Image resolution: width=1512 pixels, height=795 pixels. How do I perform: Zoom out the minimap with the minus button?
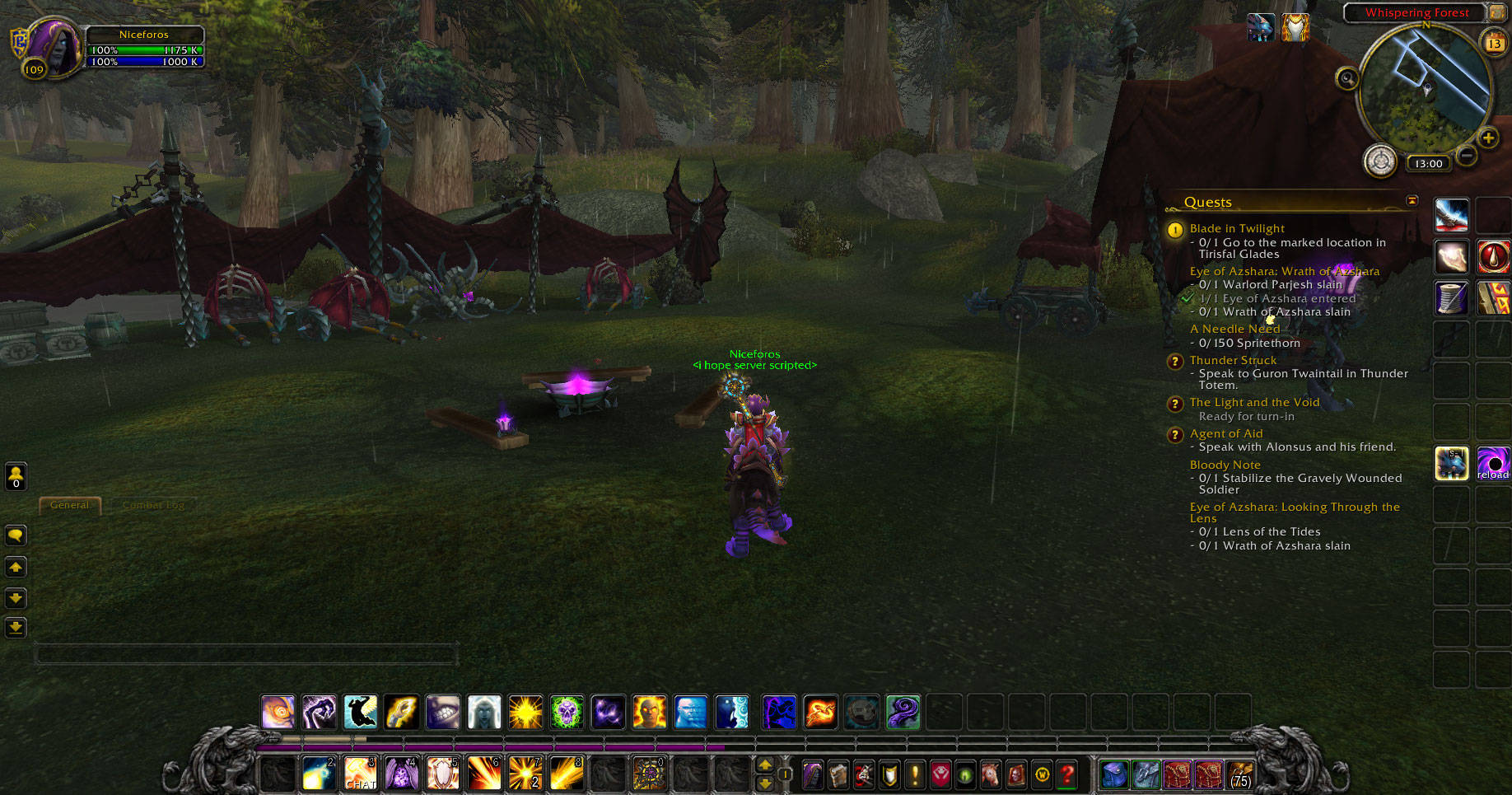(1467, 155)
